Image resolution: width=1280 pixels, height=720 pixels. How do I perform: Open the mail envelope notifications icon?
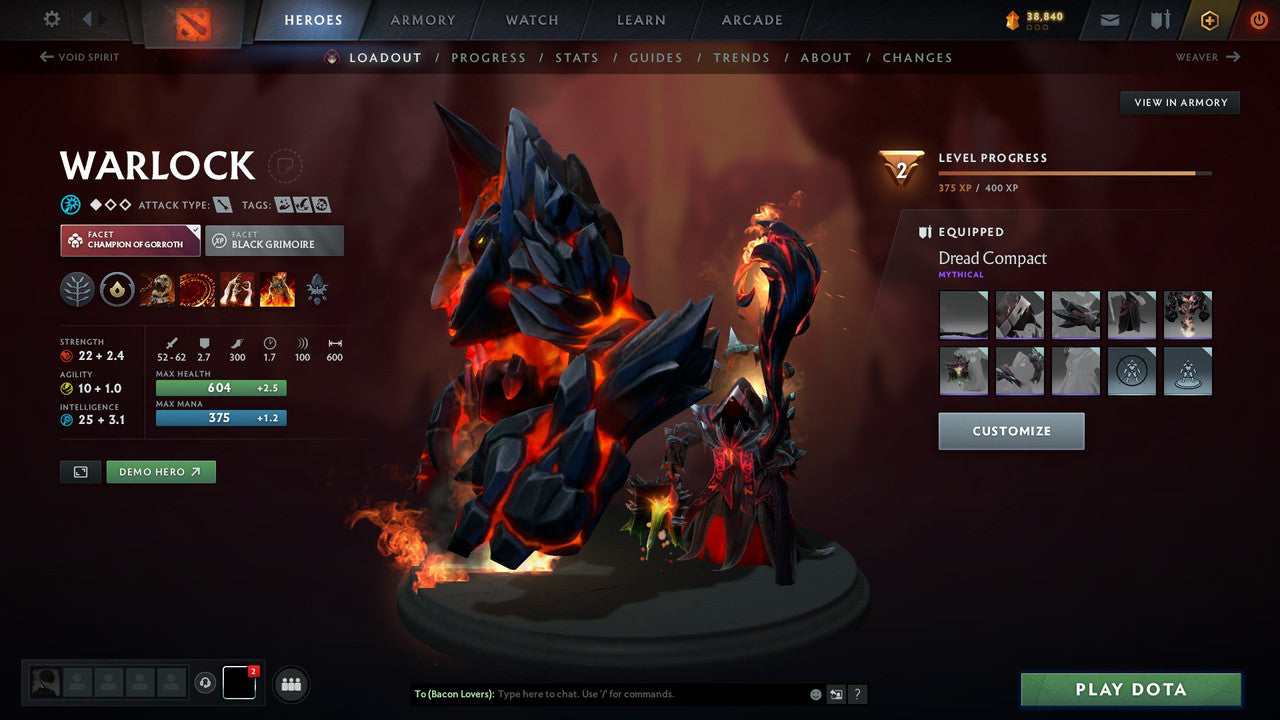tap(1108, 19)
